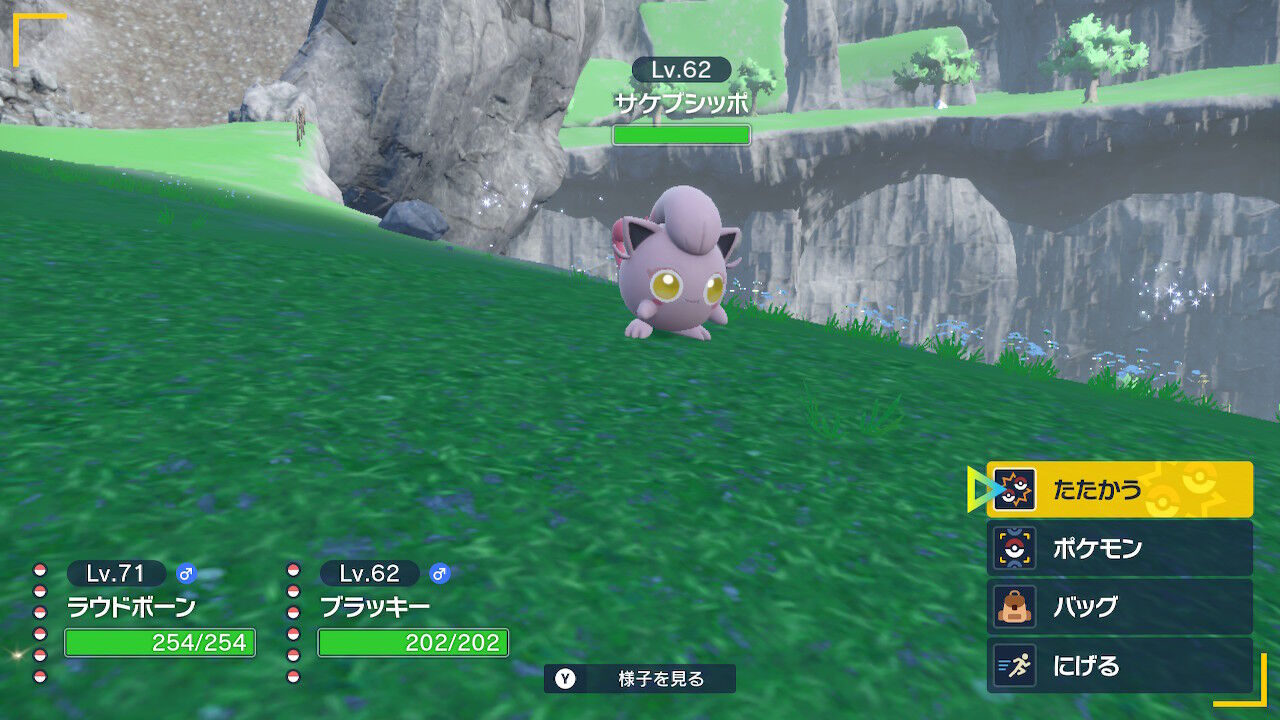
Task: Choose にげる to flee the battle
Action: [1119, 665]
